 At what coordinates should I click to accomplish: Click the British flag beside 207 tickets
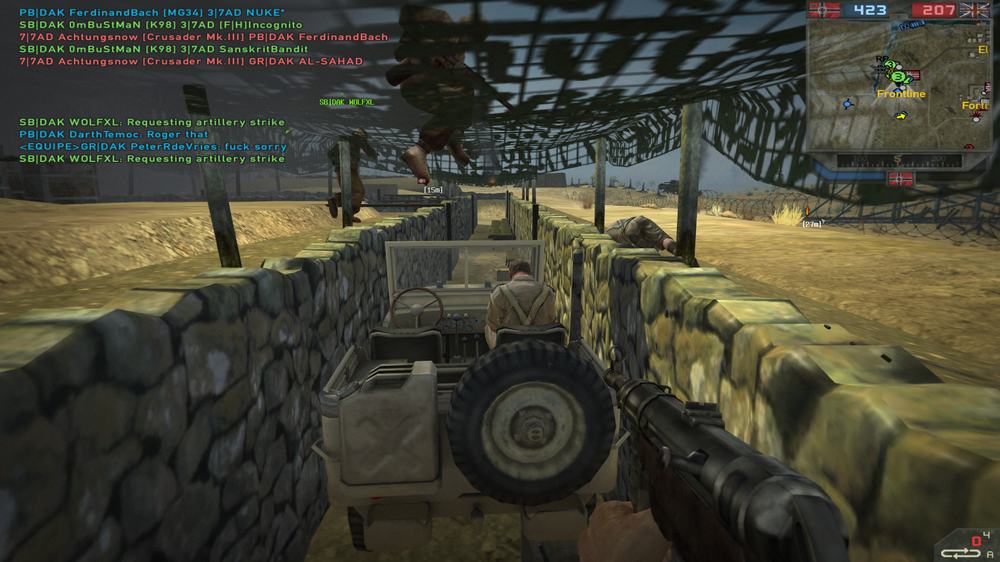974,10
